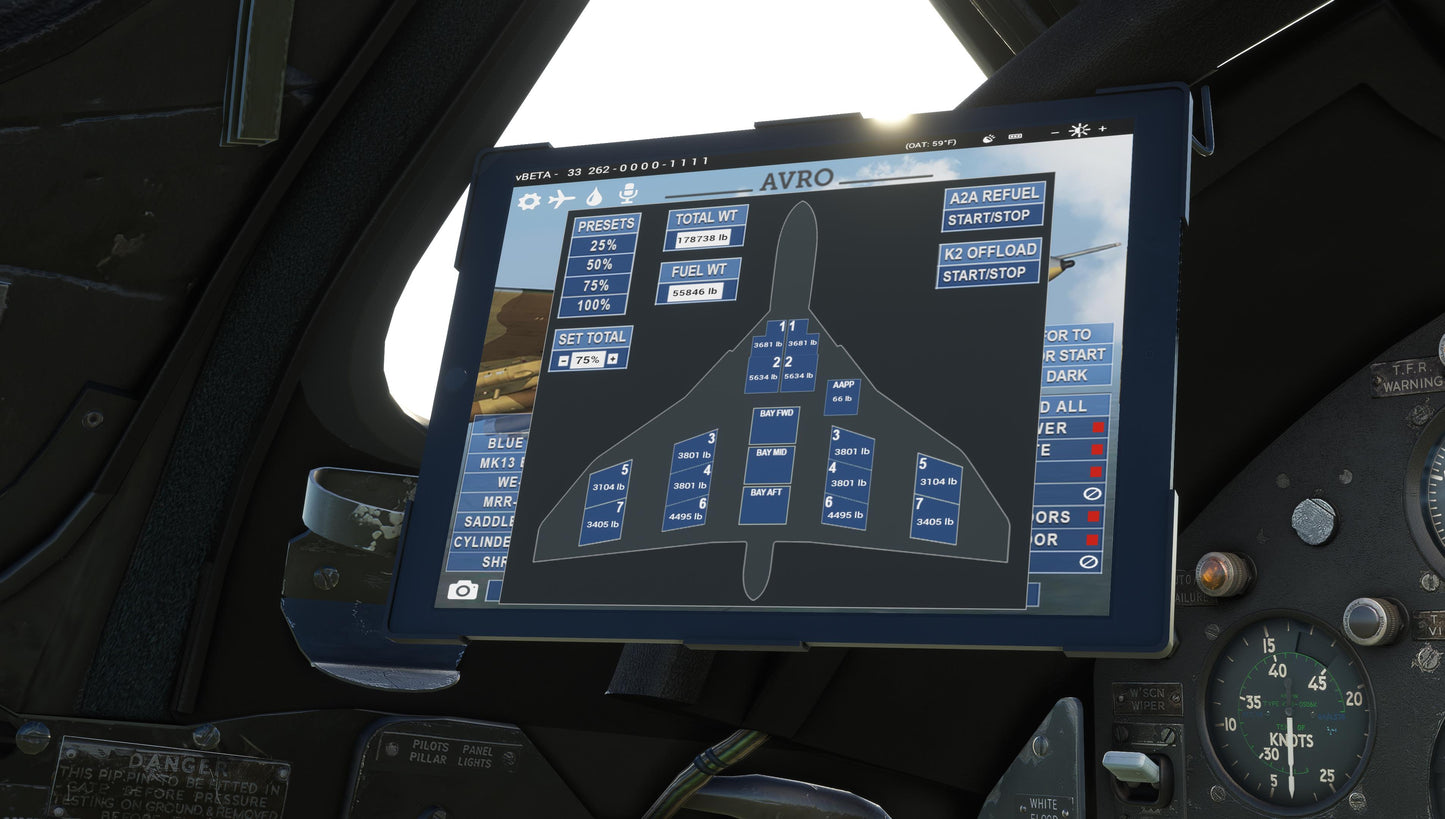Viewport: 1445px width, 819px height.
Task: Open the gear settings page
Action: click(529, 200)
